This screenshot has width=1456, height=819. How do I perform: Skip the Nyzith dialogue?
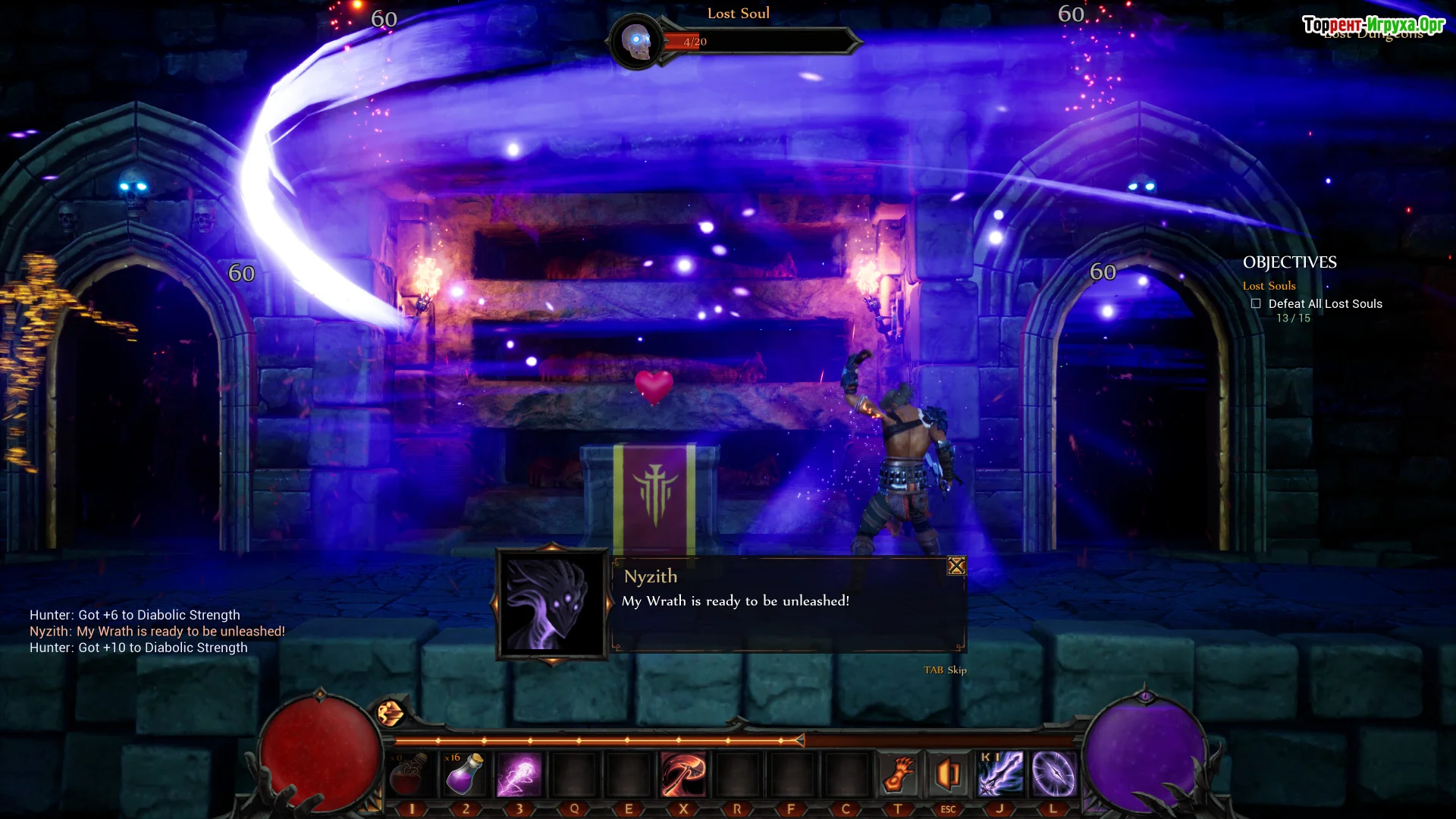945,670
